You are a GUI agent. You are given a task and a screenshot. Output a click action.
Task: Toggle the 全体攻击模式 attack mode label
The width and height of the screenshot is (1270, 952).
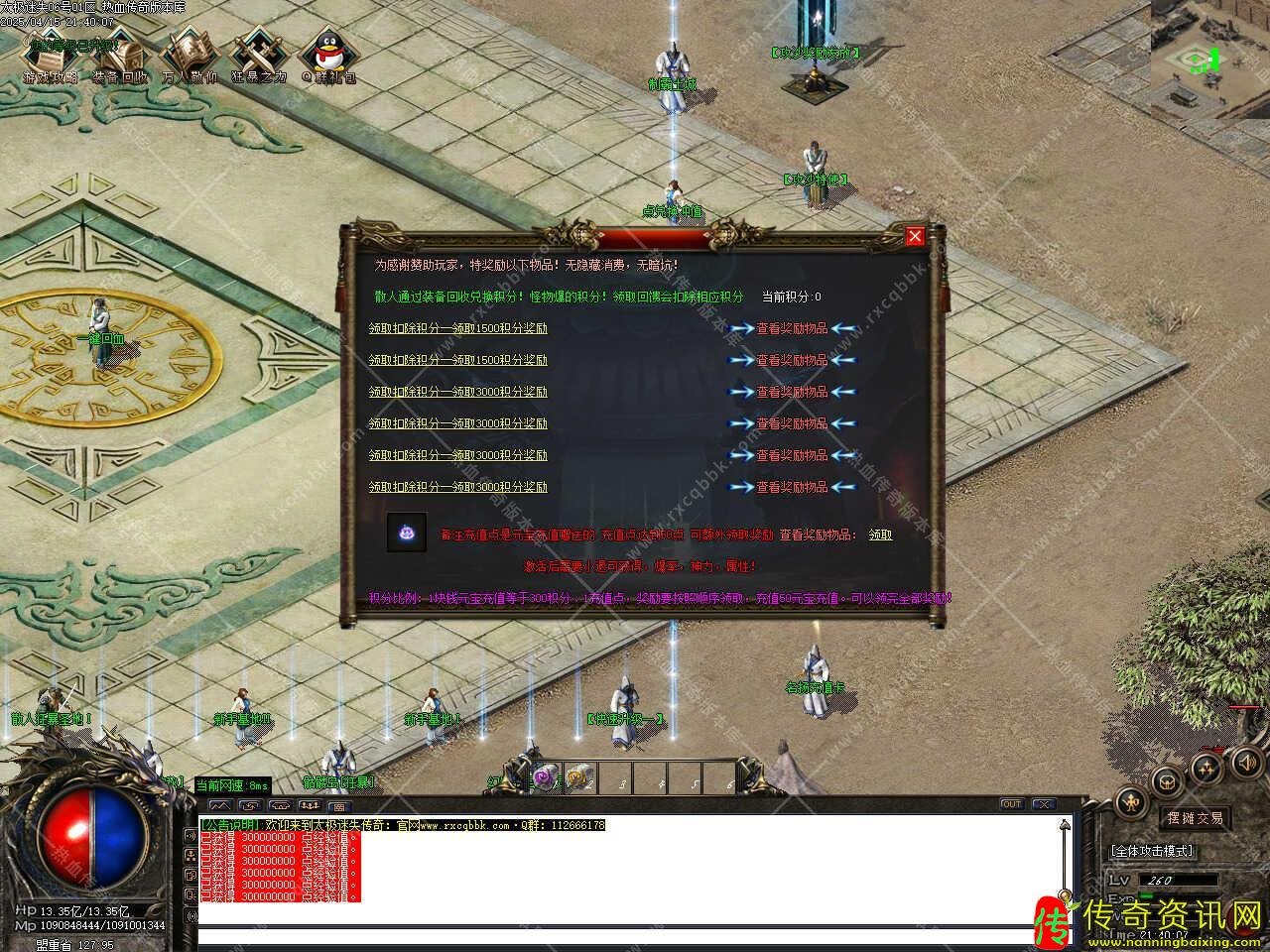point(1153,851)
